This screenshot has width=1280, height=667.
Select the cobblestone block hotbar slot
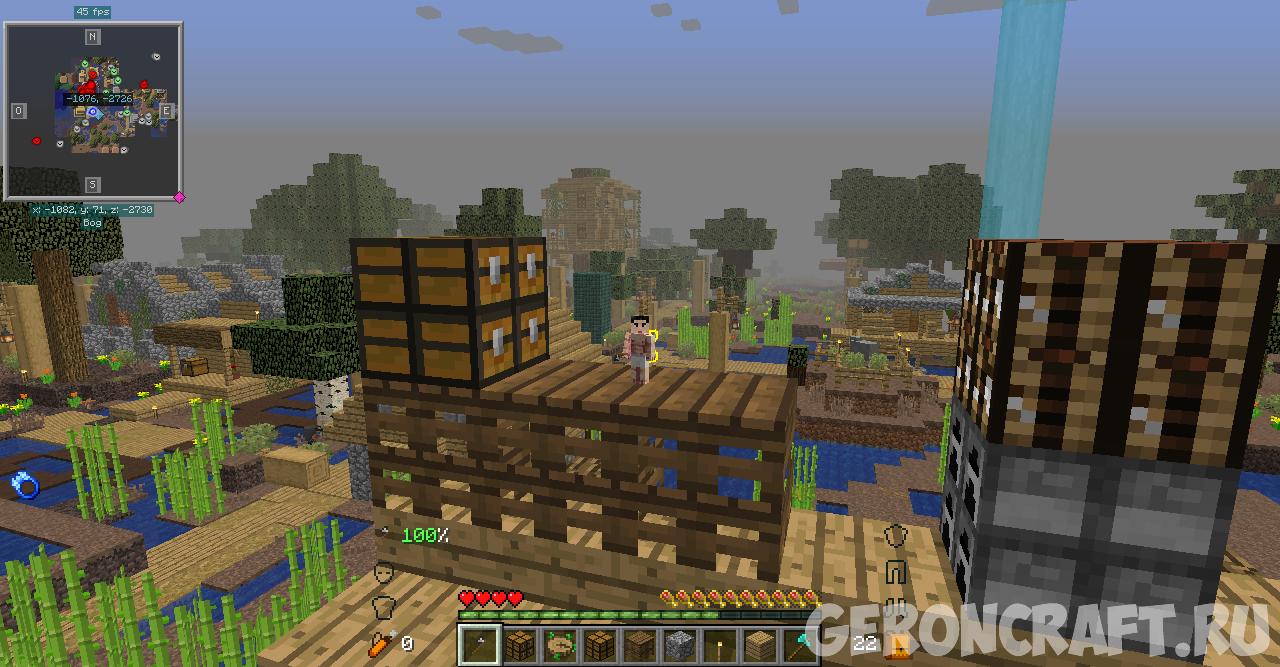point(680,643)
